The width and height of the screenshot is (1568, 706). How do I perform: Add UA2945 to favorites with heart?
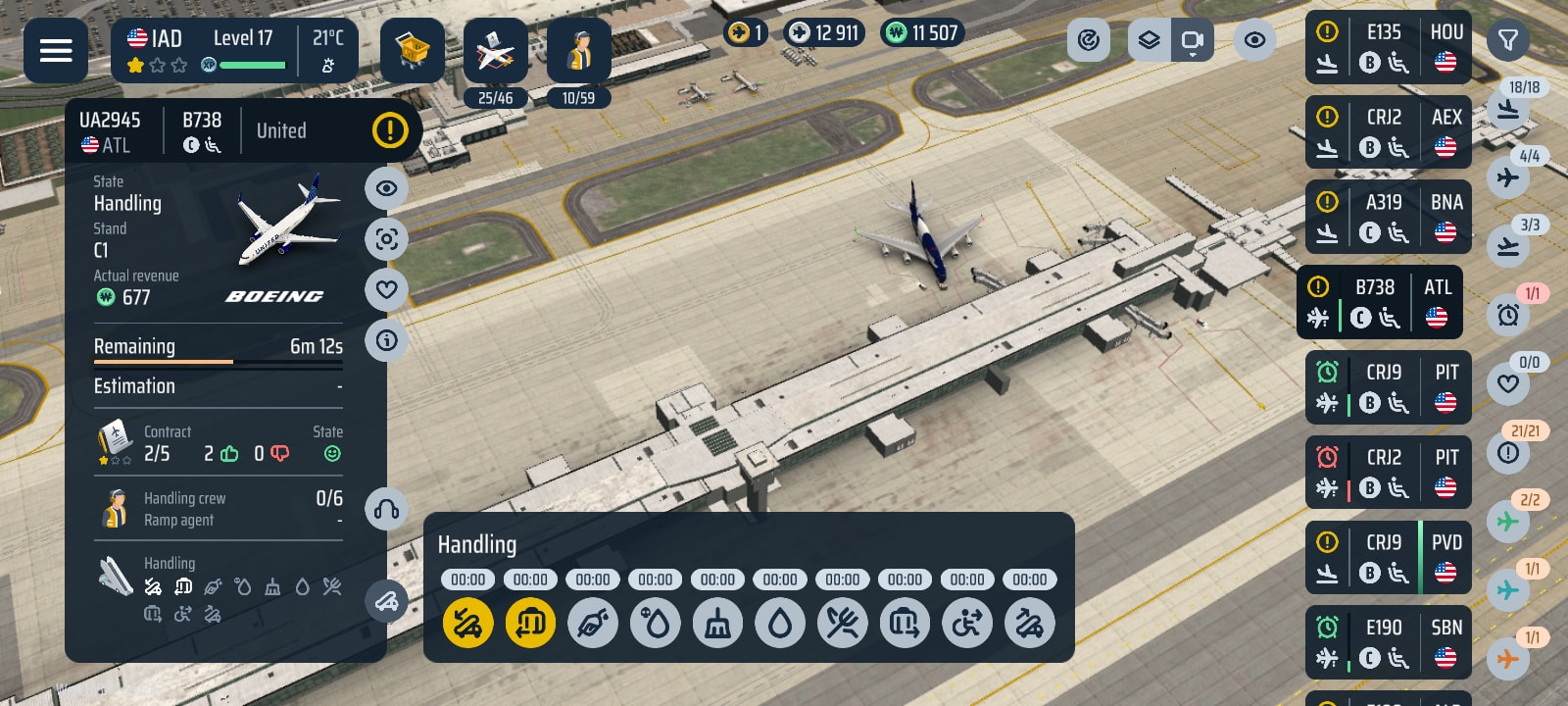(387, 289)
